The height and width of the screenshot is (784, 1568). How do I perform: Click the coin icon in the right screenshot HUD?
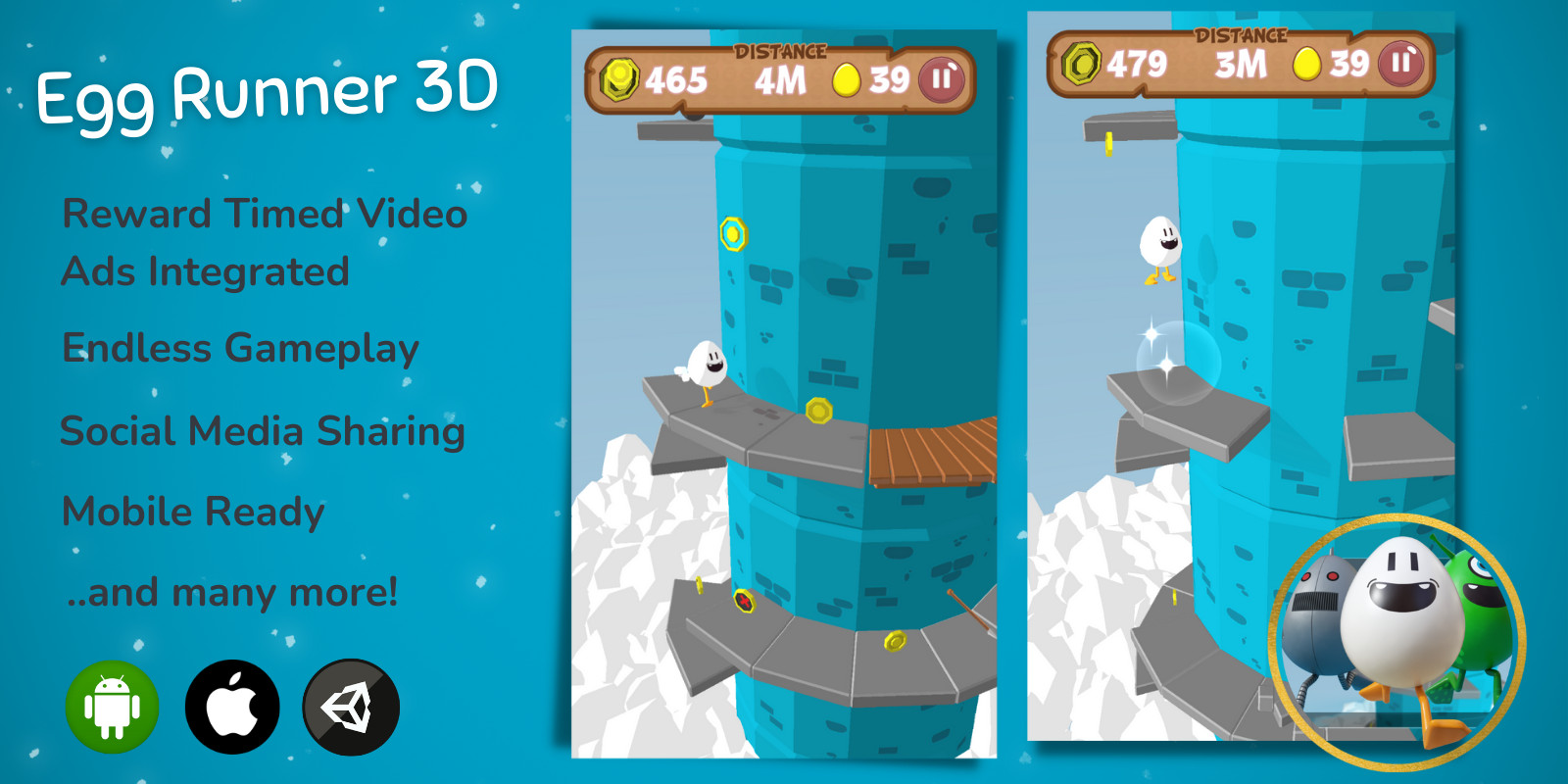coord(1082,65)
